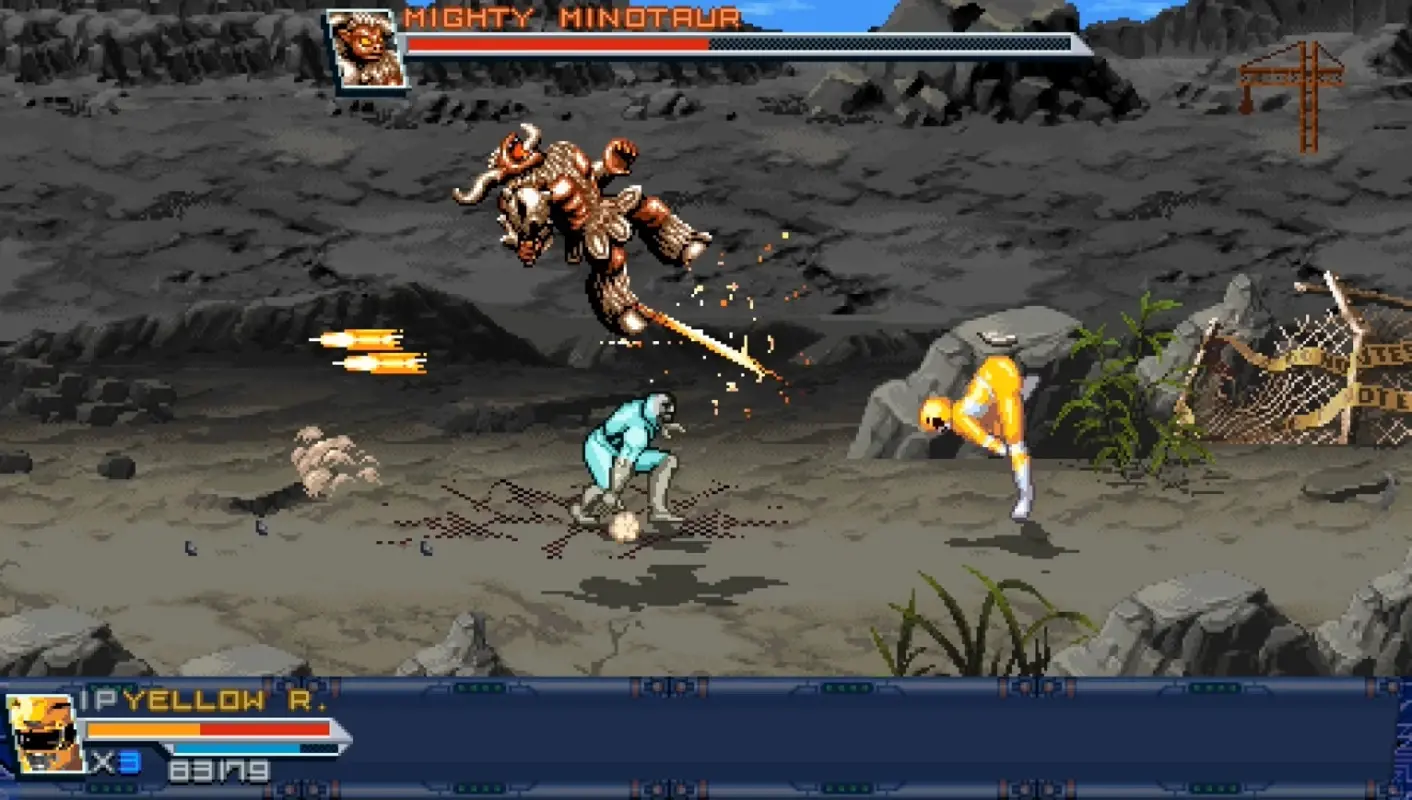Select the Yellow Ranger helmet portrait in HUD
This screenshot has height=800, width=1412.
click(x=42, y=735)
